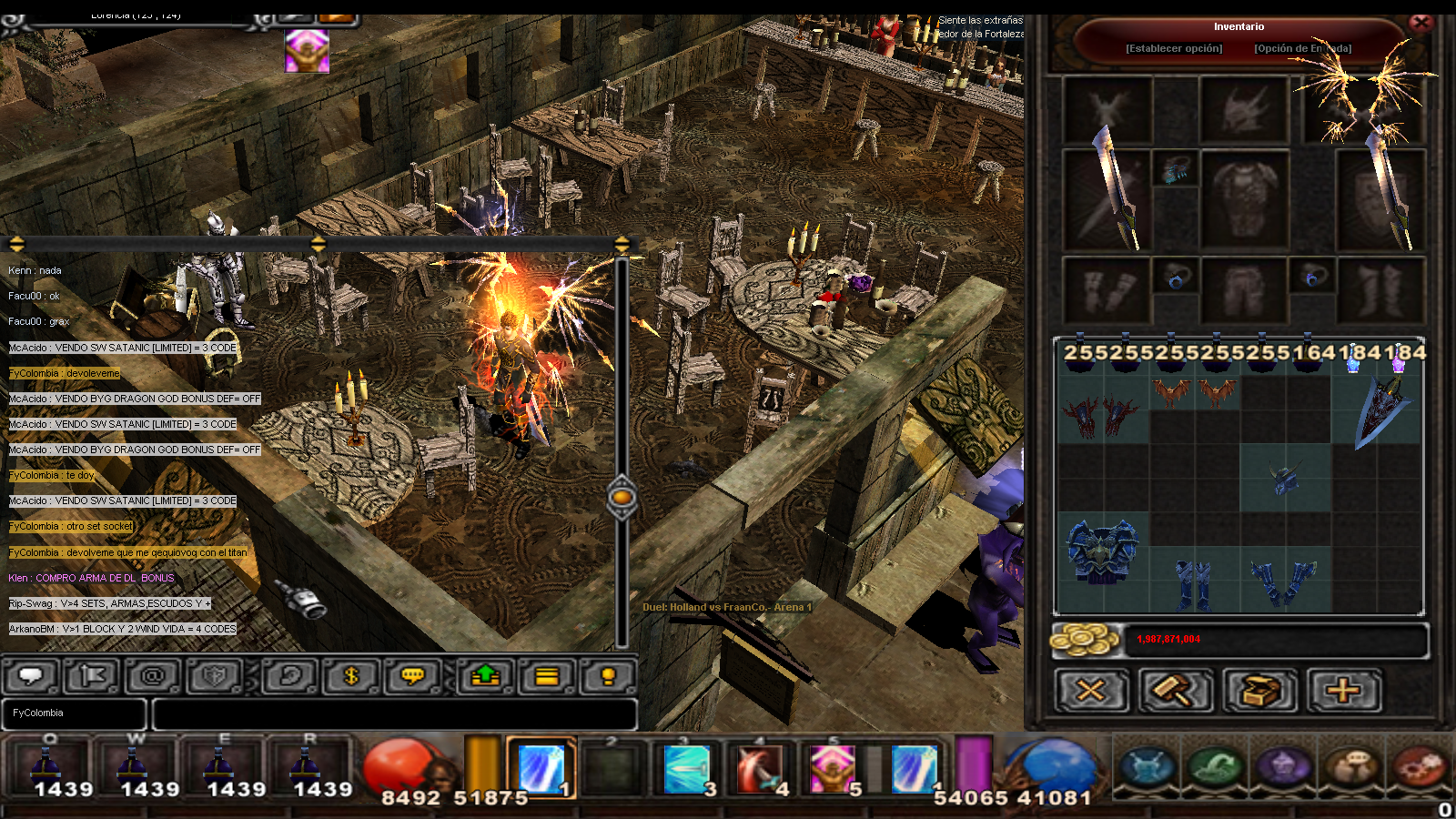The width and height of the screenshot is (1456, 819).
Task: Open the Opción de Entrada link
Action: click(x=1302, y=48)
